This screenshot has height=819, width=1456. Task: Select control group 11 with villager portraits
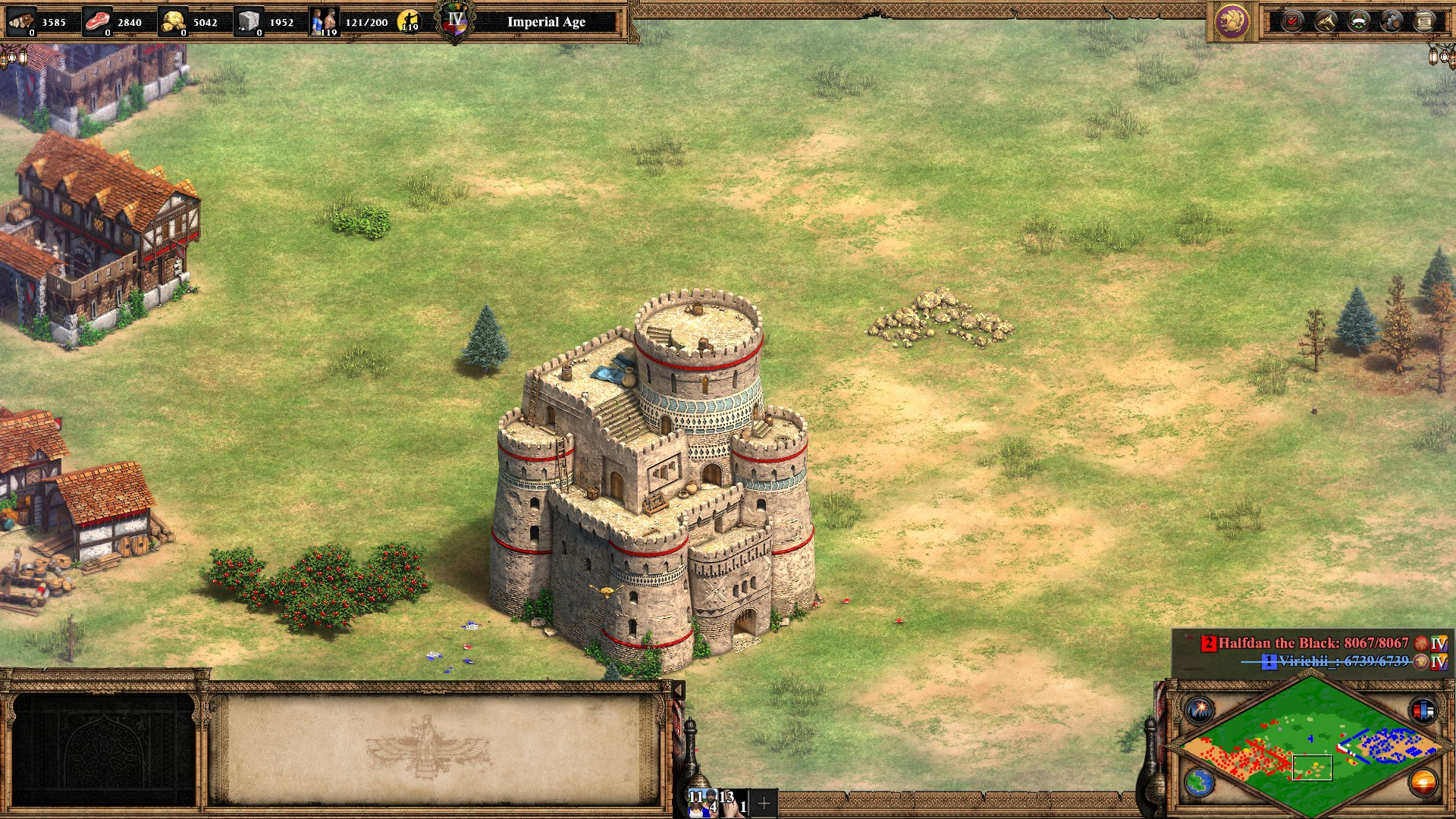pyautogui.click(x=703, y=802)
